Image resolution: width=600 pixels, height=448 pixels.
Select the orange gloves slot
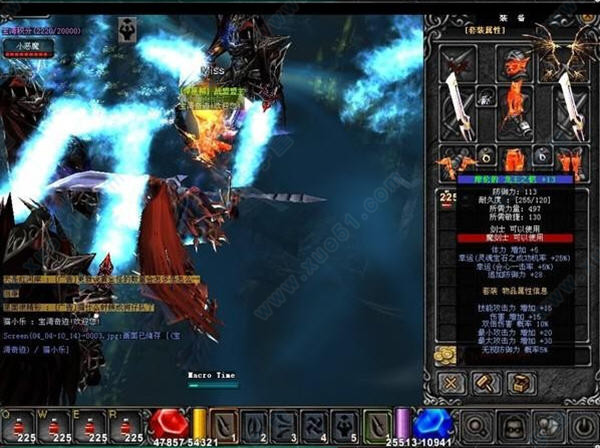coord(453,160)
